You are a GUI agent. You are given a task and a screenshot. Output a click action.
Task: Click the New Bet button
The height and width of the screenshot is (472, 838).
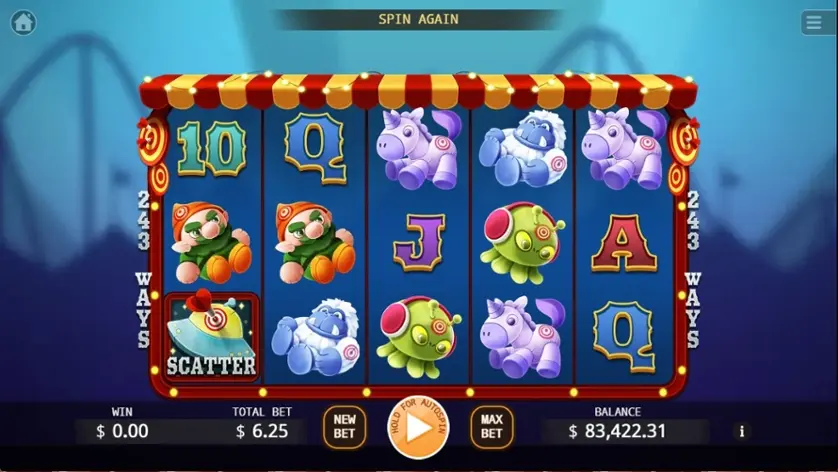[x=344, y=427]
